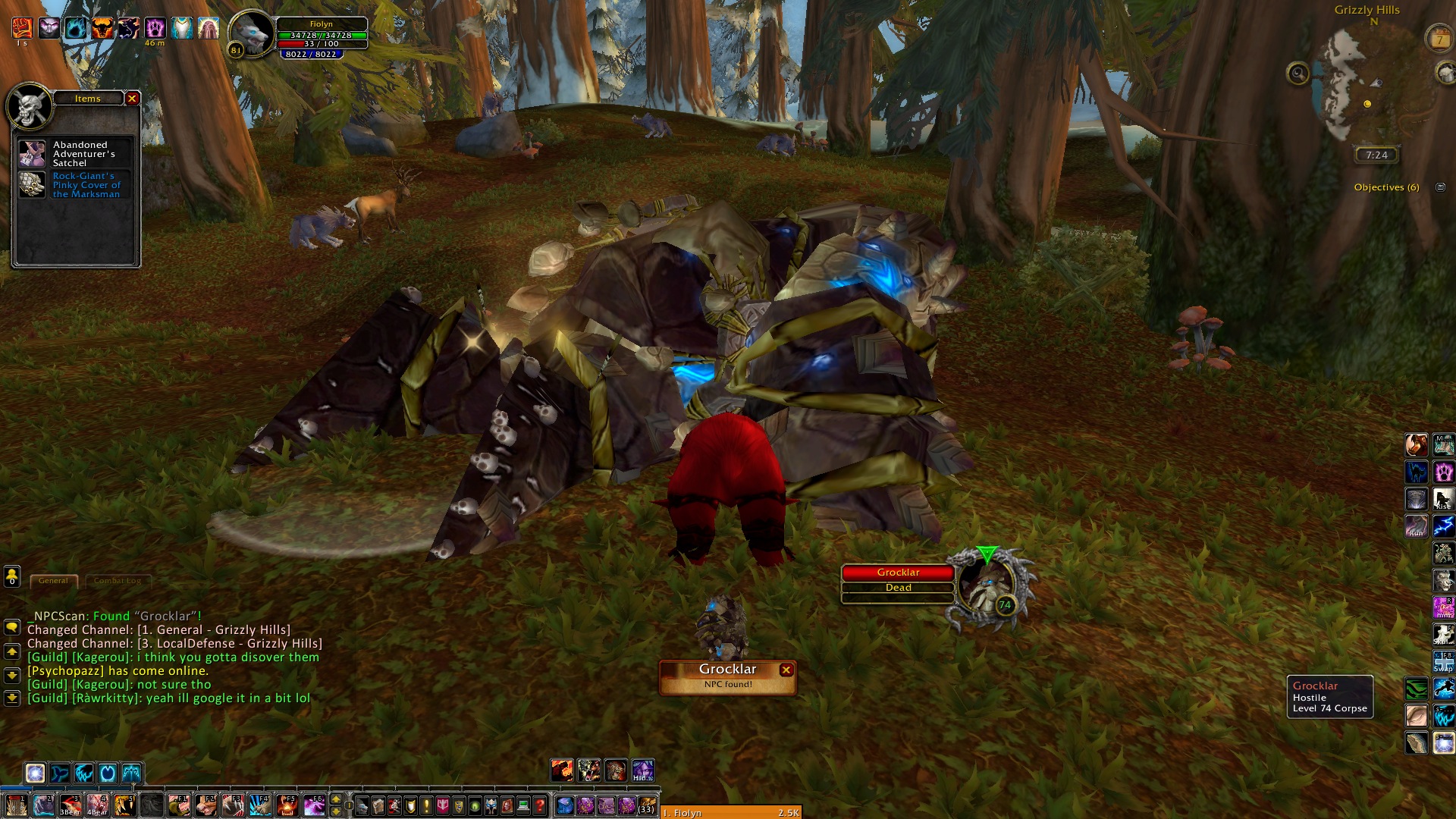Activate the F5 ability on action bar

pyautogui.click(x=287, y=805)
